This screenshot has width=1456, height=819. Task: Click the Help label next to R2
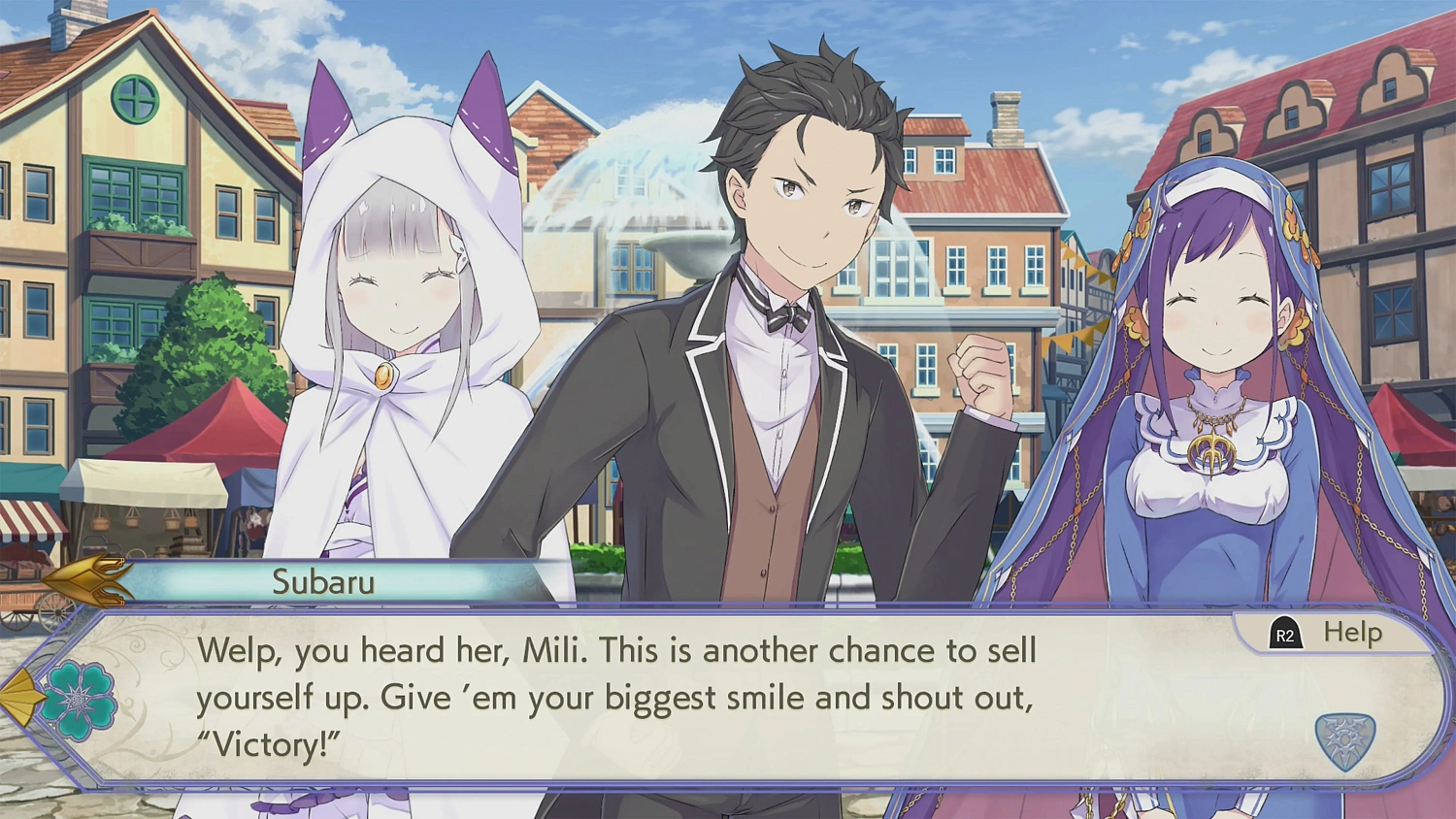pyautogui.click(x=1351, y=633)
